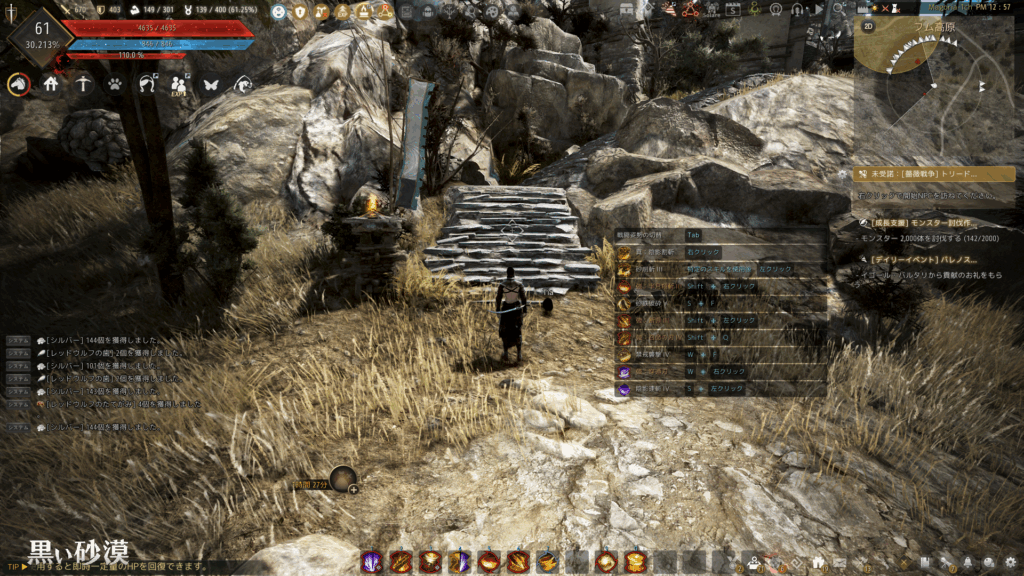Click the red triangle node icon in top bar
The image size is (1024, 576).
pos(690,11)
